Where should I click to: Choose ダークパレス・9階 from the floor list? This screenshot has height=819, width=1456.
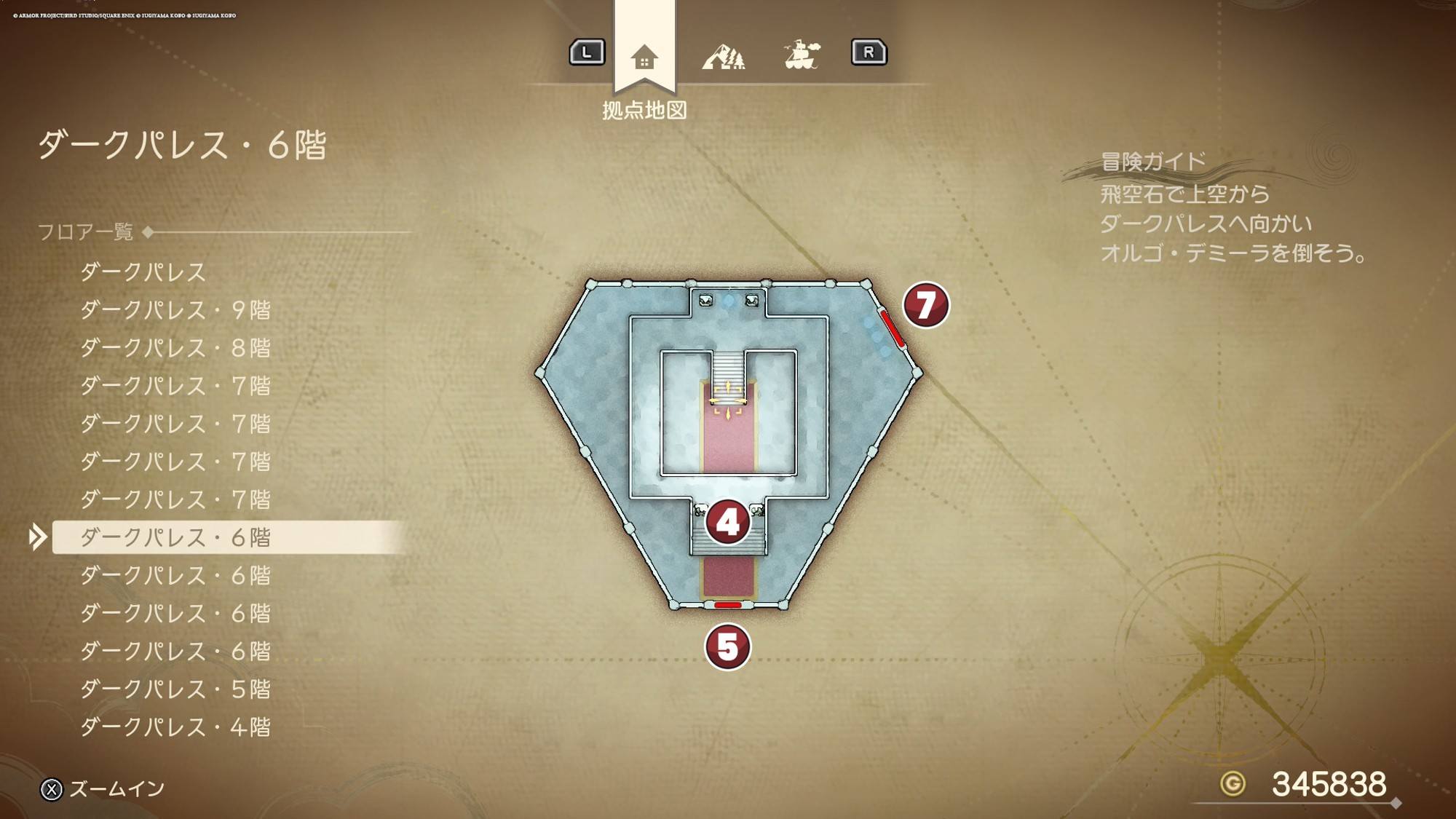(x=175, y=310)
